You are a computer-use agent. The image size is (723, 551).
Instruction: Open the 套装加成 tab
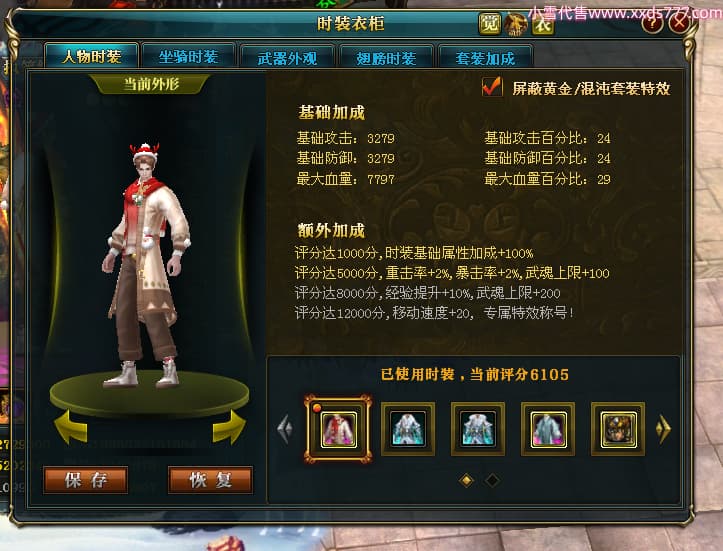[x=484, y=58]
